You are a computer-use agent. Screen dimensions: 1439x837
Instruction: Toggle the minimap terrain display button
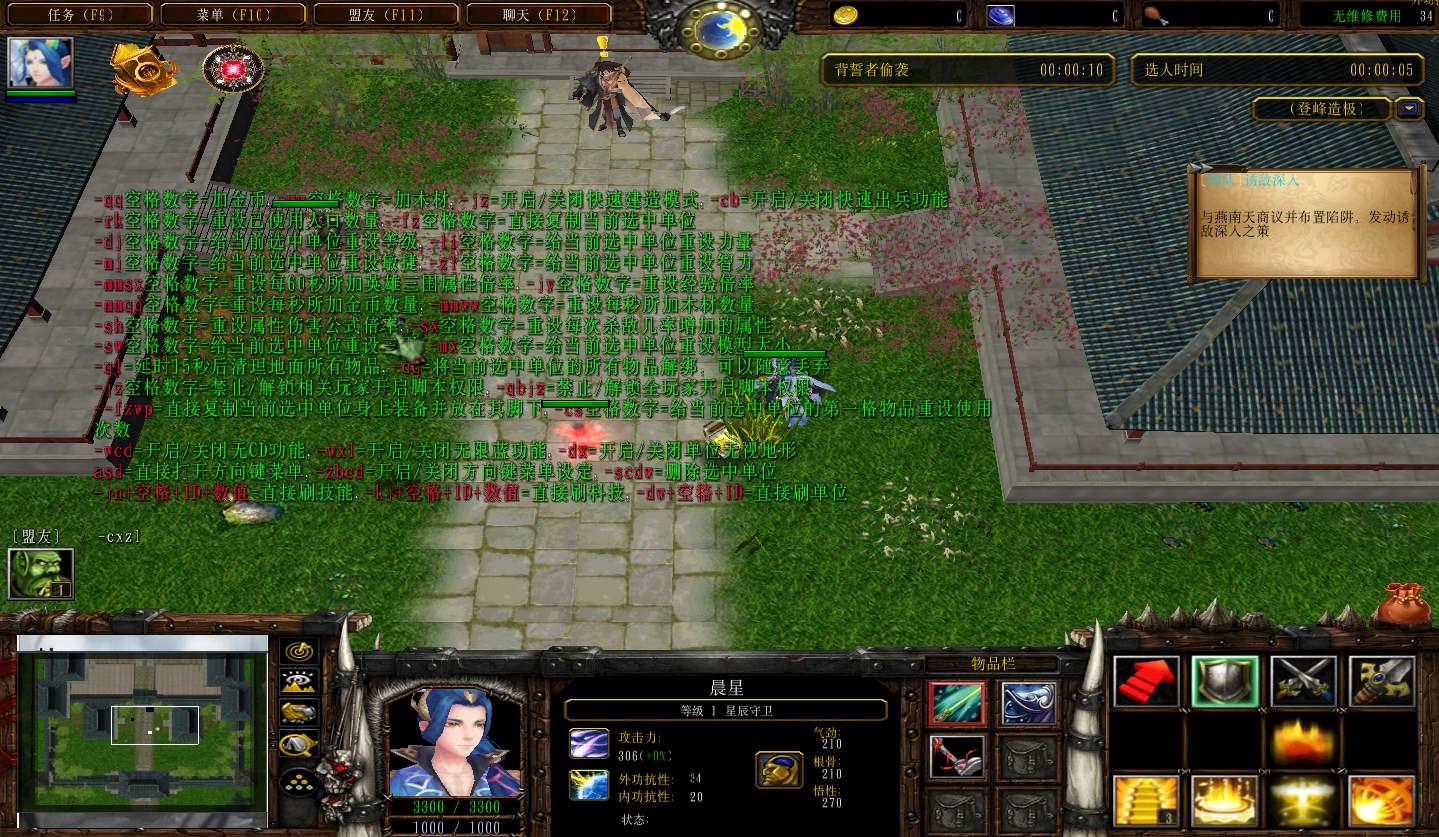pyautogui.click(x=299, y=682)
